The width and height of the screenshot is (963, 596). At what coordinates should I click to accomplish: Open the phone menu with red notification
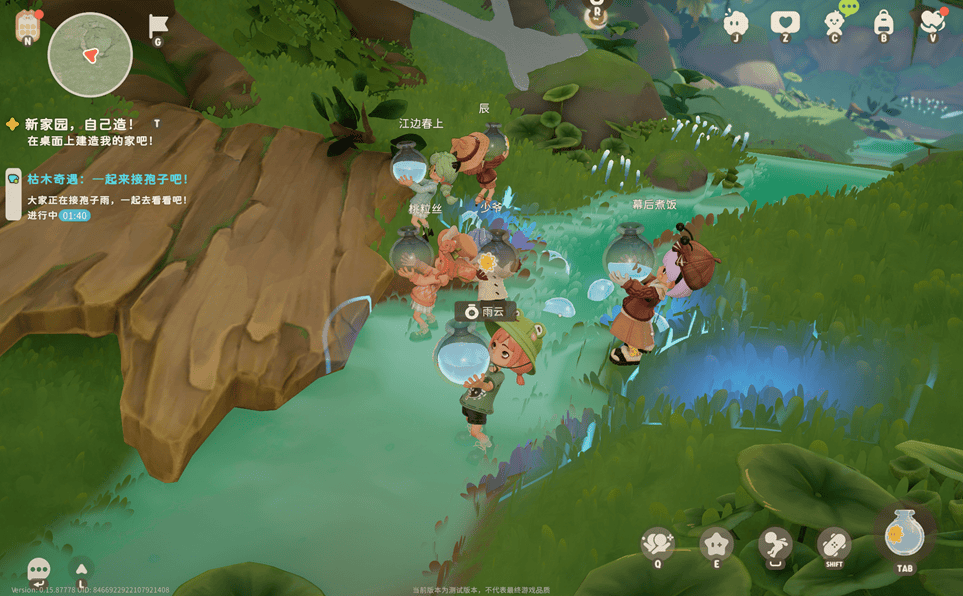pos(27,27)
